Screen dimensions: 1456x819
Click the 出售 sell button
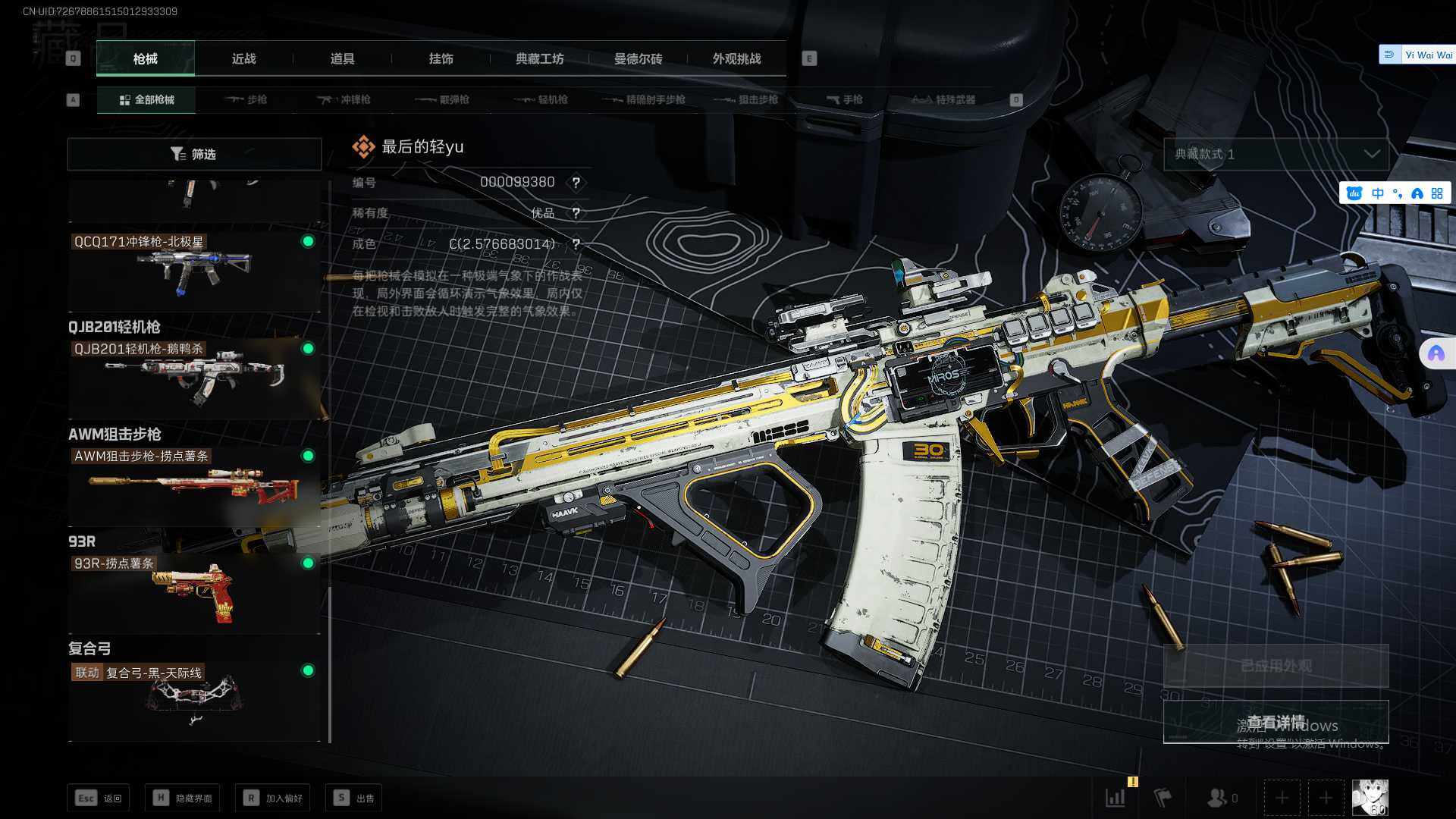(354, 798)
